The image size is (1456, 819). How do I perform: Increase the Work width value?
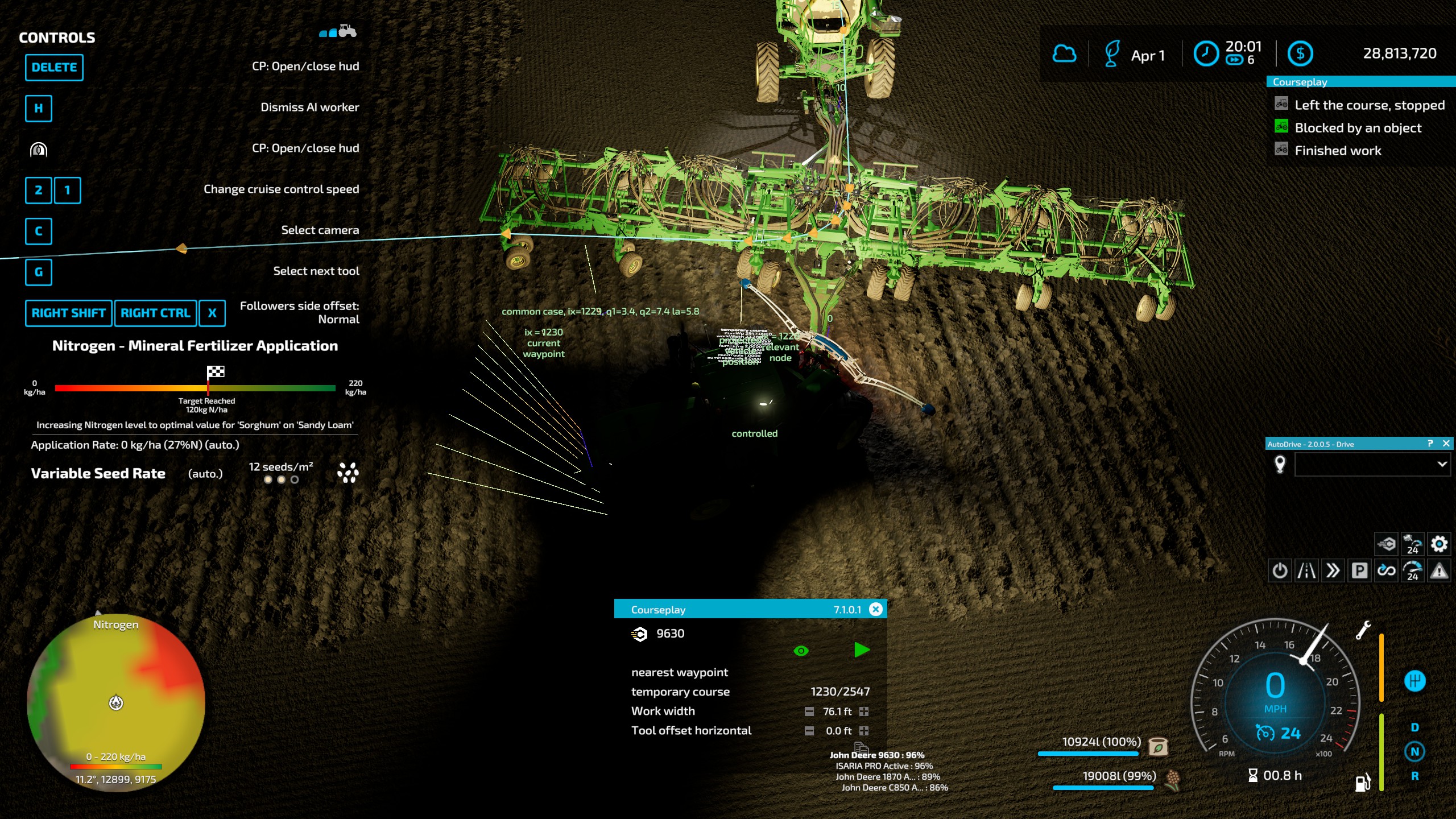[x=864, y=712]
